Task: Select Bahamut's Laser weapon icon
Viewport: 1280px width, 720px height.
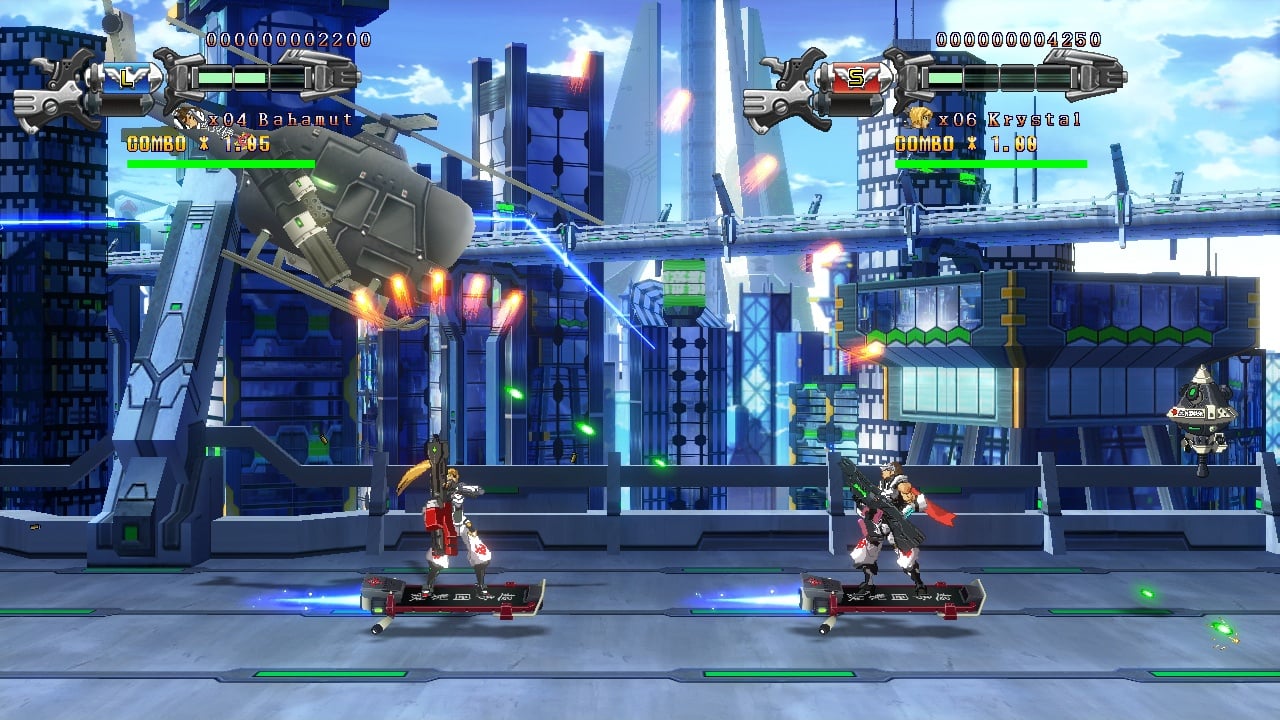Action: 126,77
